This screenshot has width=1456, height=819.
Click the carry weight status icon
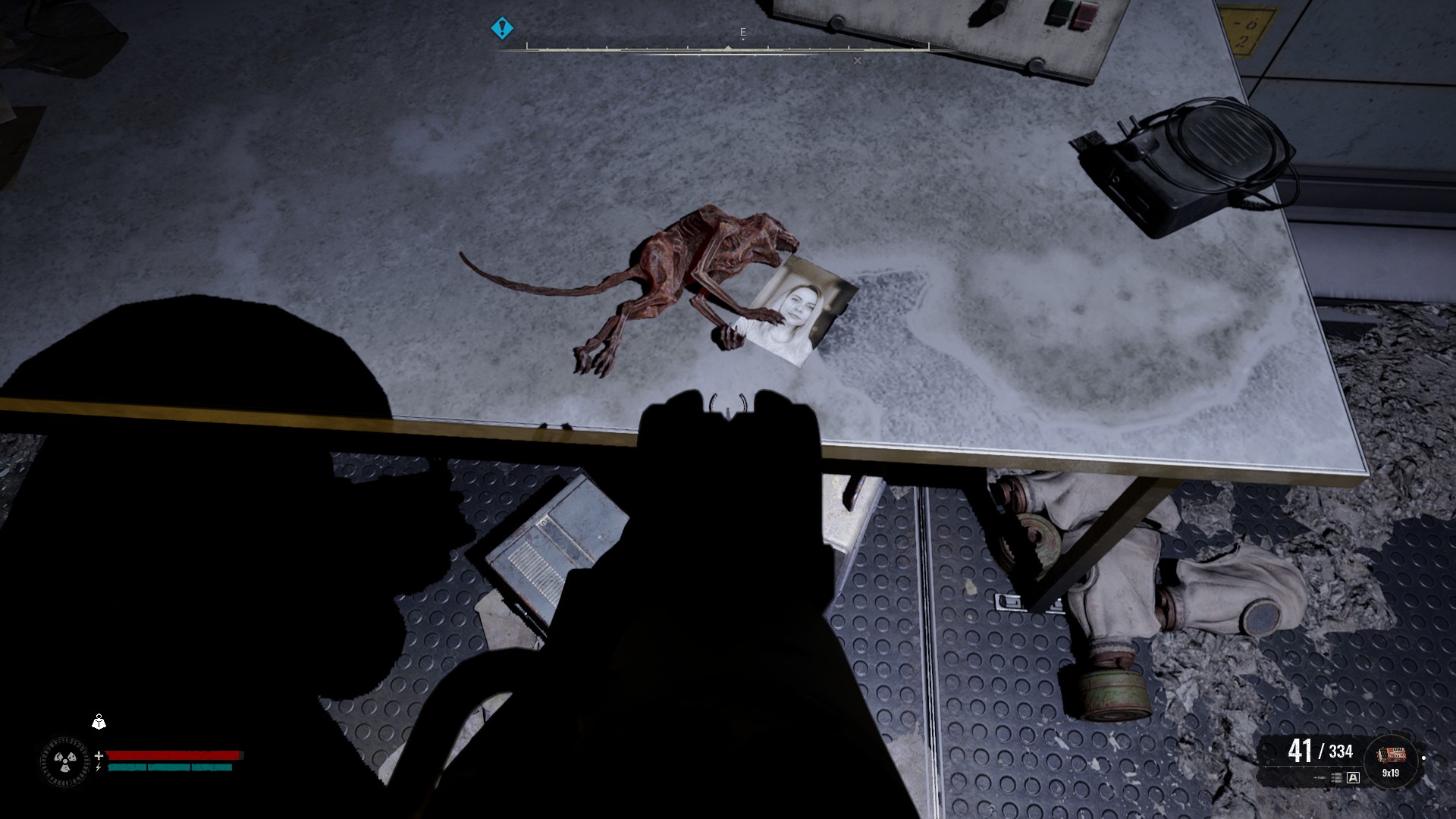coord(99,722)
